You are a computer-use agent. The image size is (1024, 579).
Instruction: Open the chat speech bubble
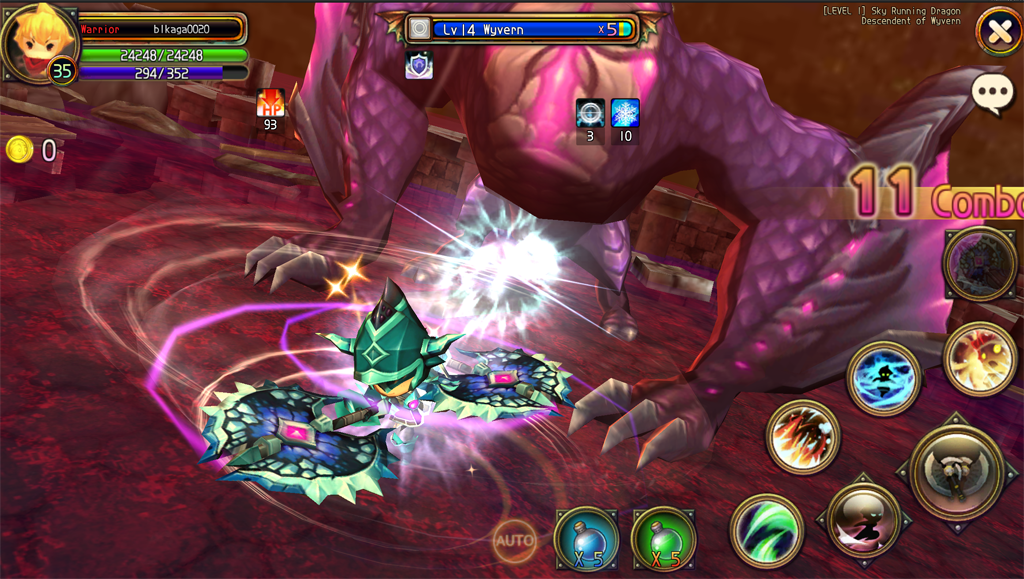point(992,93)
